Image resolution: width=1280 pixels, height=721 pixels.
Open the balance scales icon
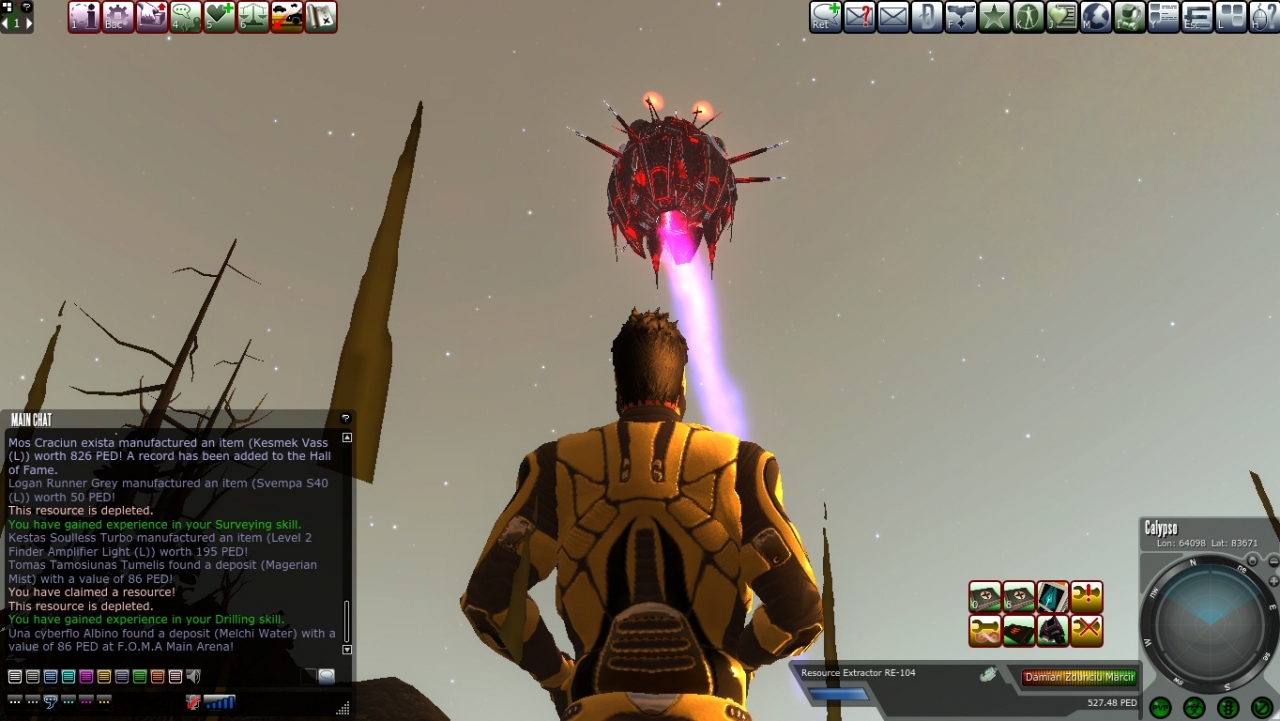(253, 17)
